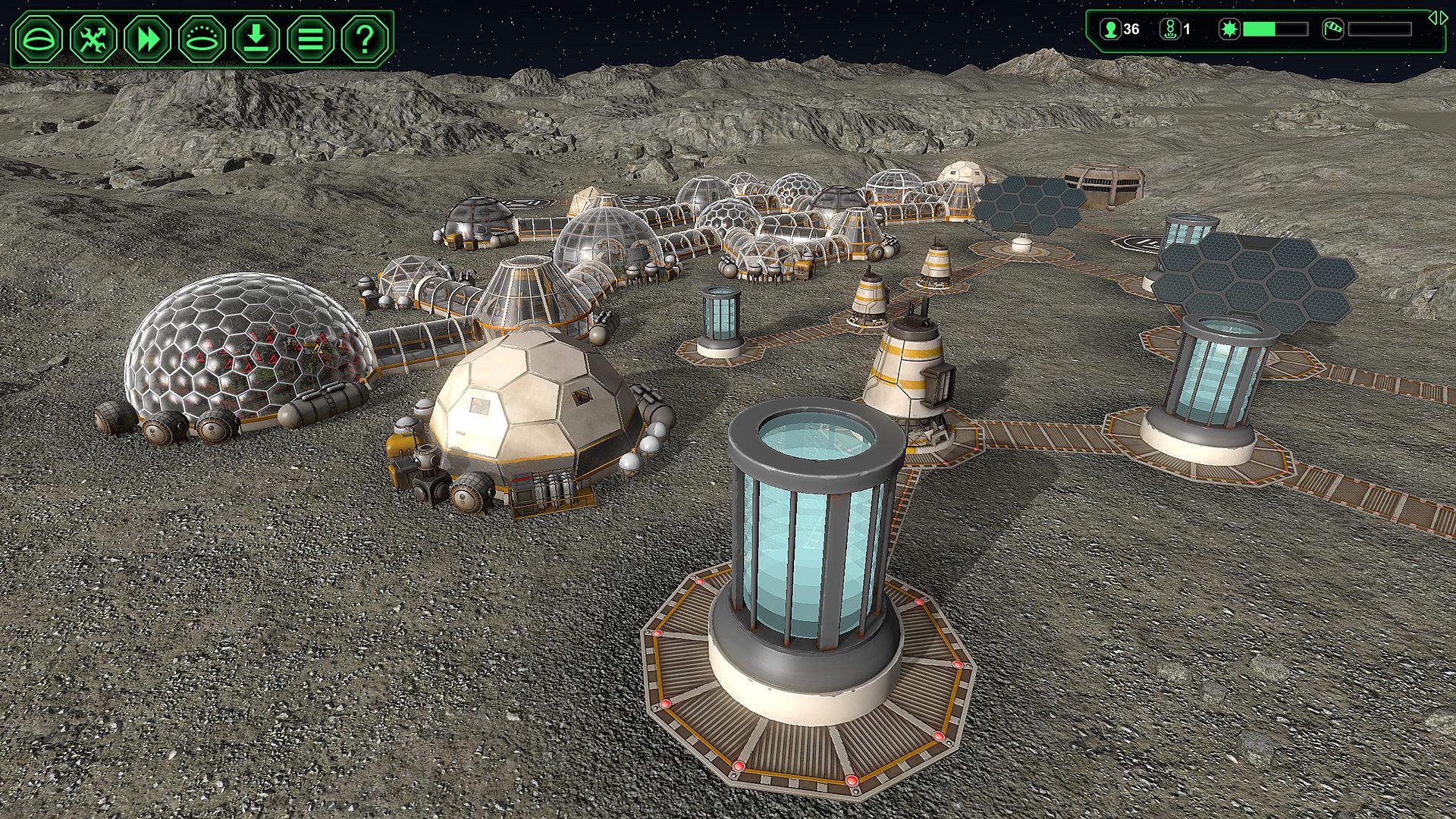
Task: Click the dotted ring base button
Action: coord(202,39)
